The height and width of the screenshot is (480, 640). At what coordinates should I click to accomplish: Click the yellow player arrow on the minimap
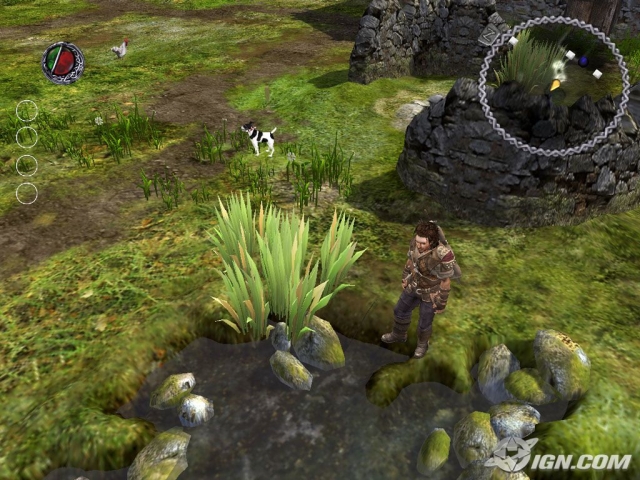pyautogui.click(x=555, y=86)
